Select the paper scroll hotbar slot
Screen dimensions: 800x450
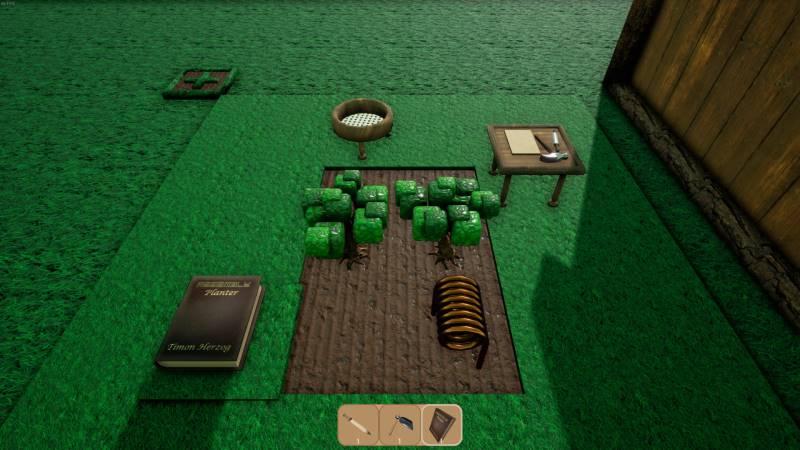[359, 425]
